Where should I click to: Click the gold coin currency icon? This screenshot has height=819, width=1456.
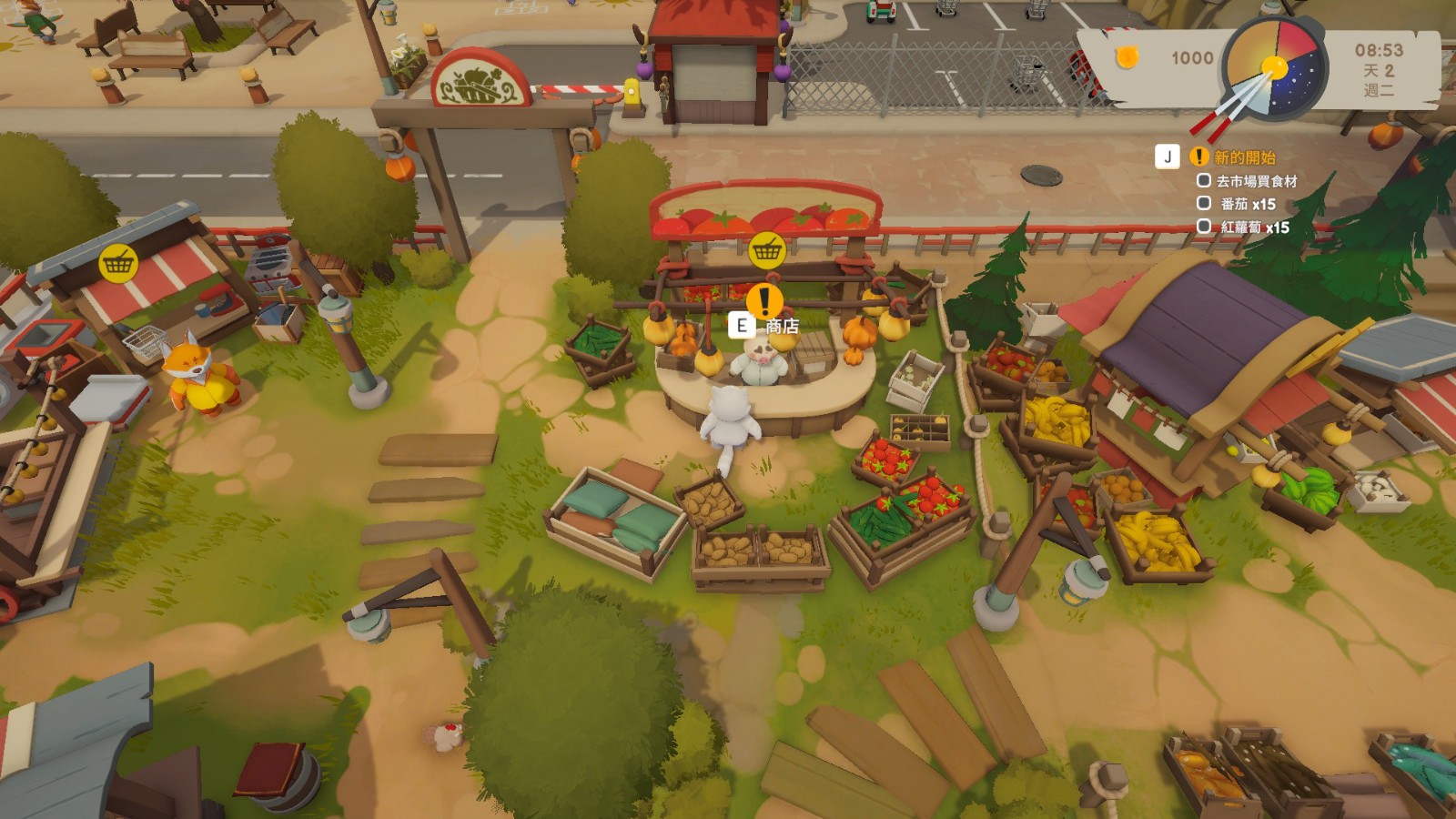[x=1127, y=57]
